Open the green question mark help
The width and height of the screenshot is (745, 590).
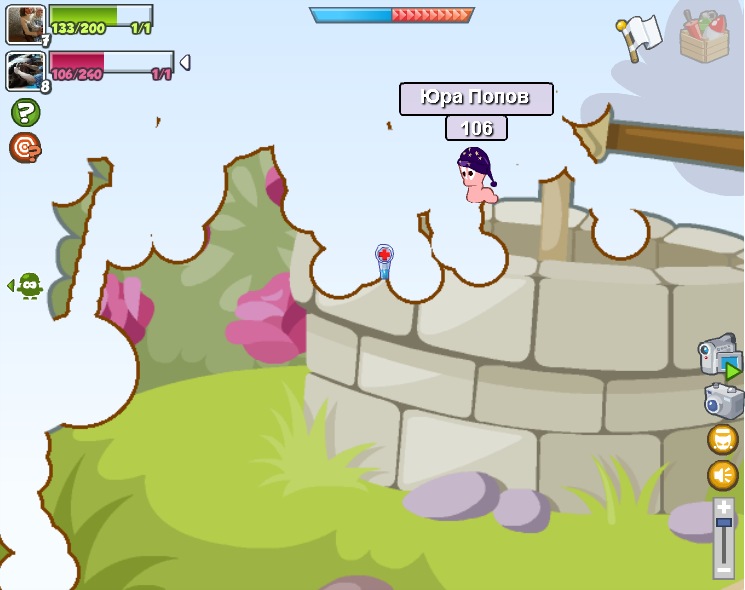[25, 112]
